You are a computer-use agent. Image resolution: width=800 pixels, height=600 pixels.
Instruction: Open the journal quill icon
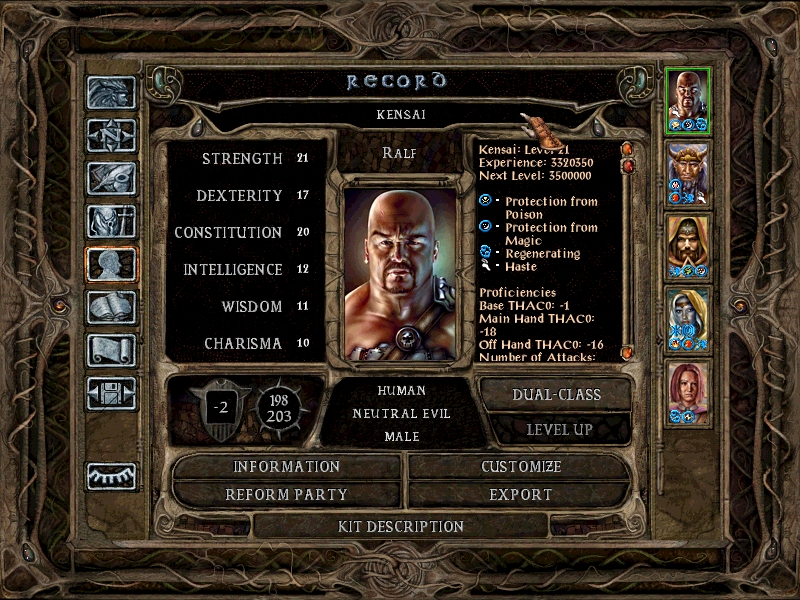pyautogui.click(x=111, y=178)
